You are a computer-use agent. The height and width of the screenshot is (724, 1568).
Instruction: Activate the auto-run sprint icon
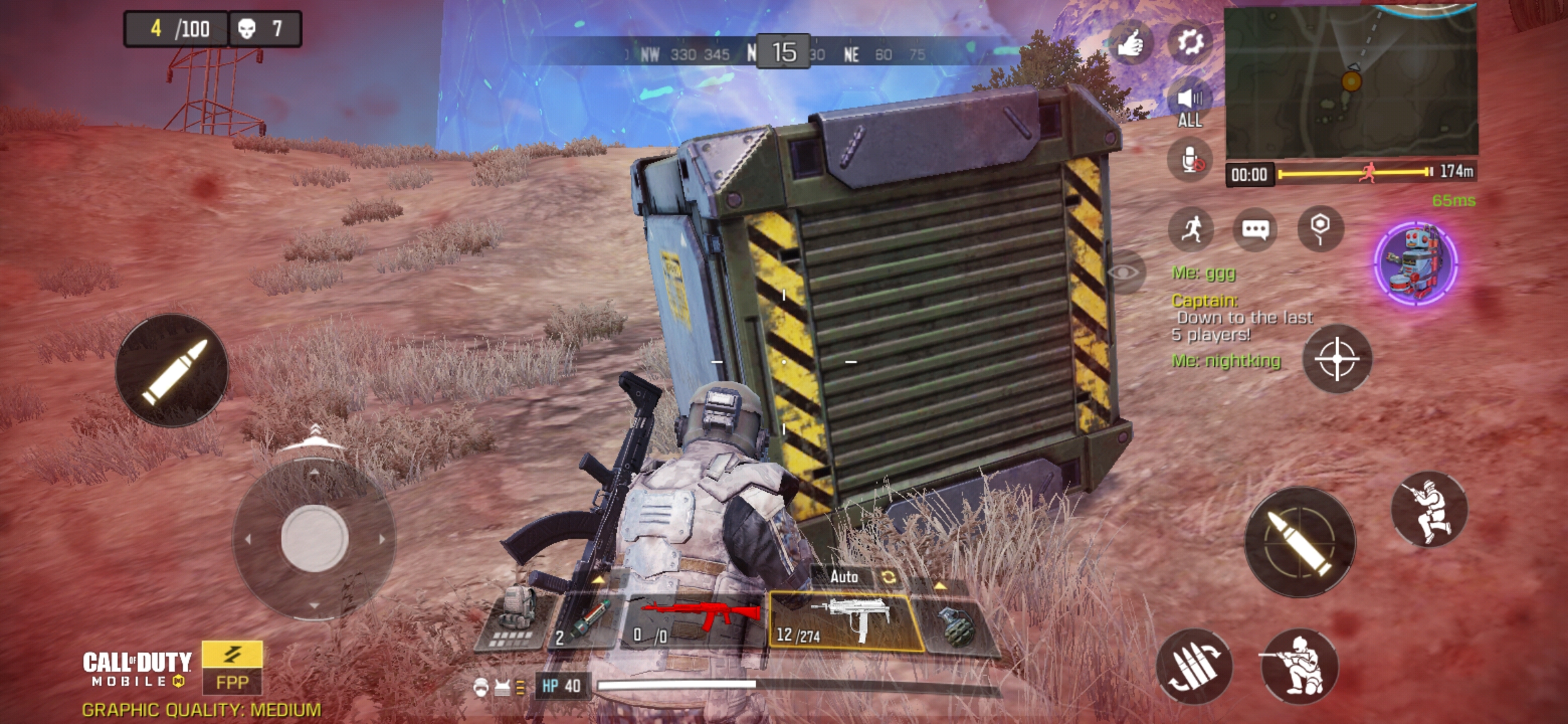tap(1191, 229)
